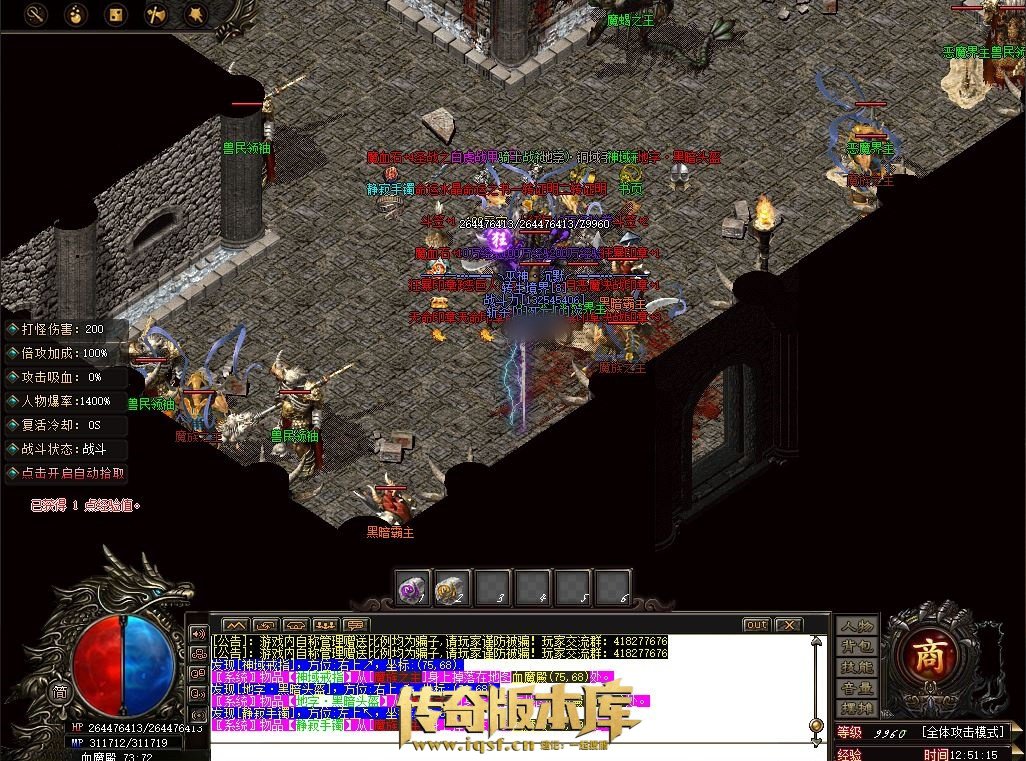Open the 人物 character panel
Image resolution: width=1026 pixels, height=761 pixels.
(857, 626)
